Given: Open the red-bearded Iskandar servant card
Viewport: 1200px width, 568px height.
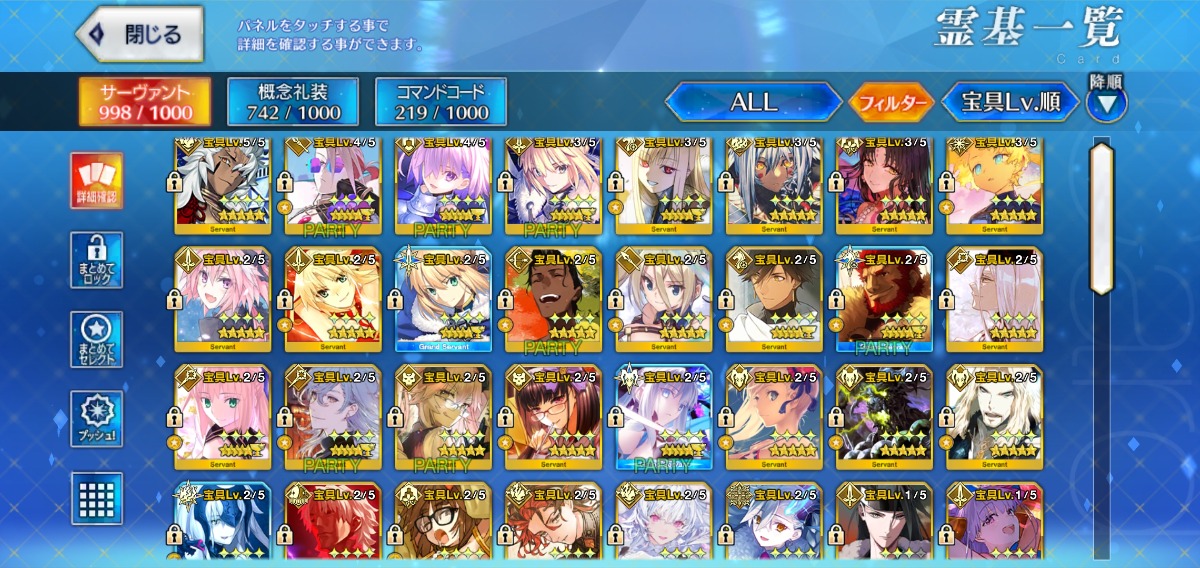Looking at the screenshot, I should tap(883, 298).
